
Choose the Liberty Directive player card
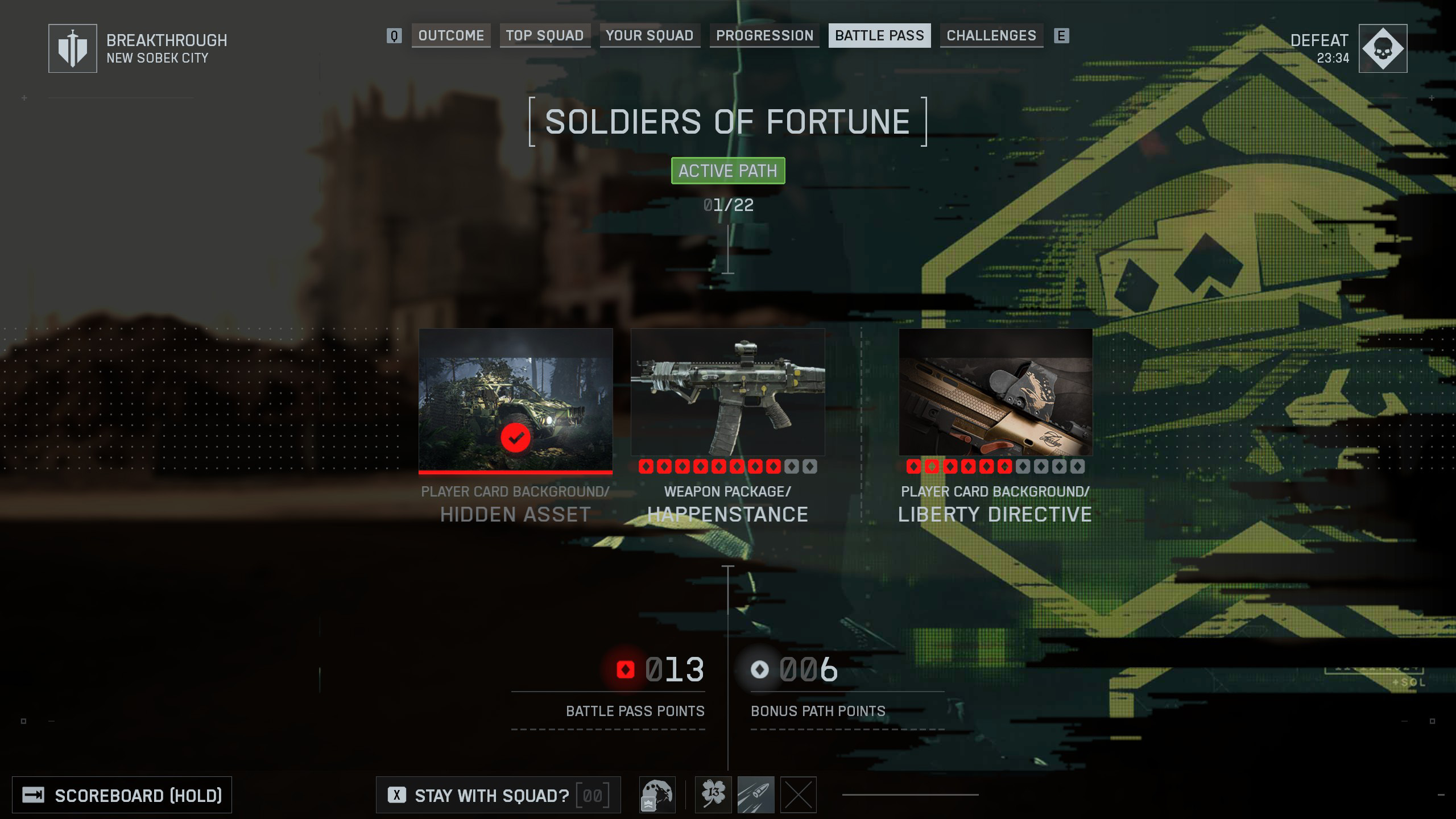coord(995,392)
